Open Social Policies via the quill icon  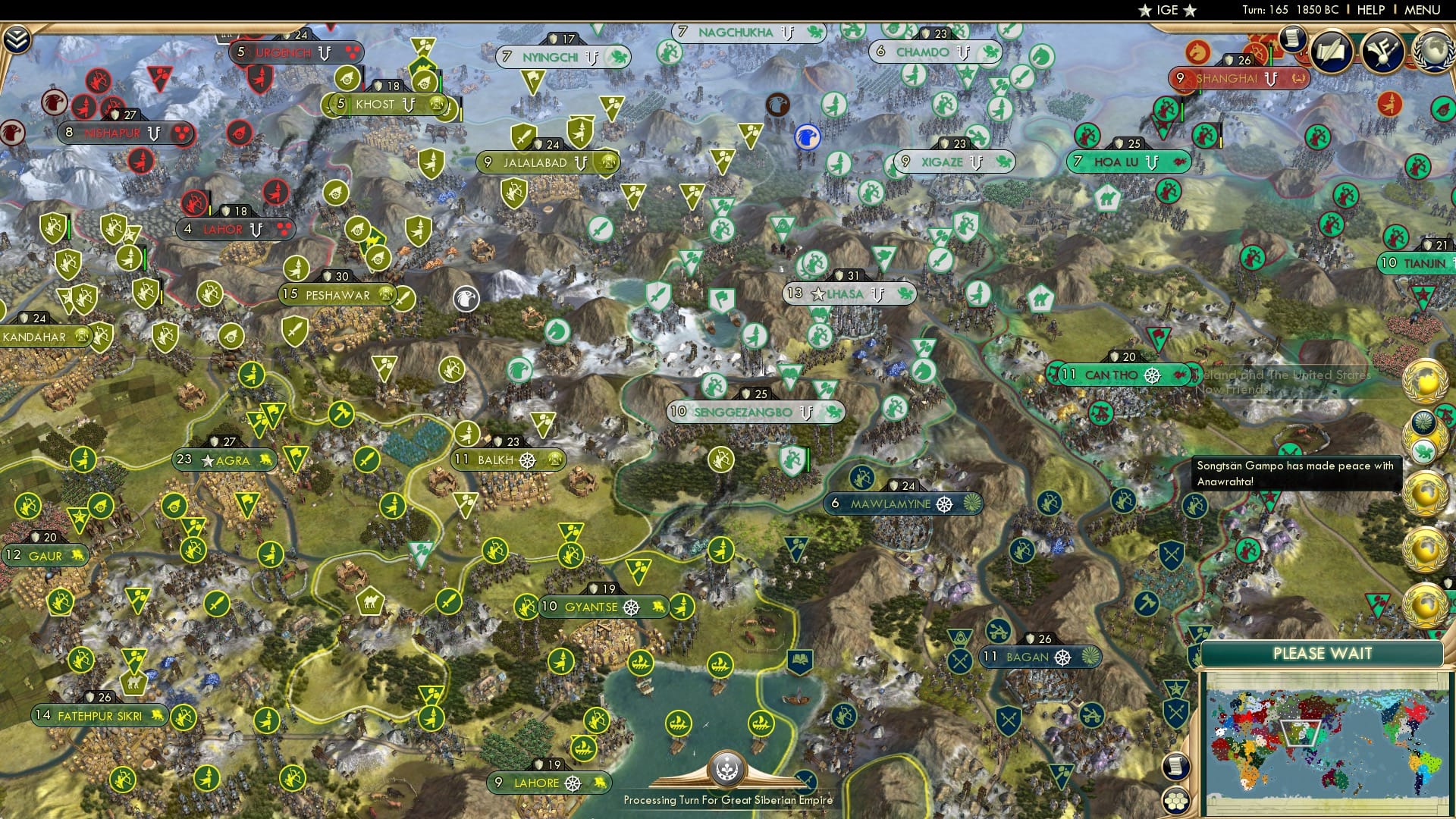(1331, 52)
